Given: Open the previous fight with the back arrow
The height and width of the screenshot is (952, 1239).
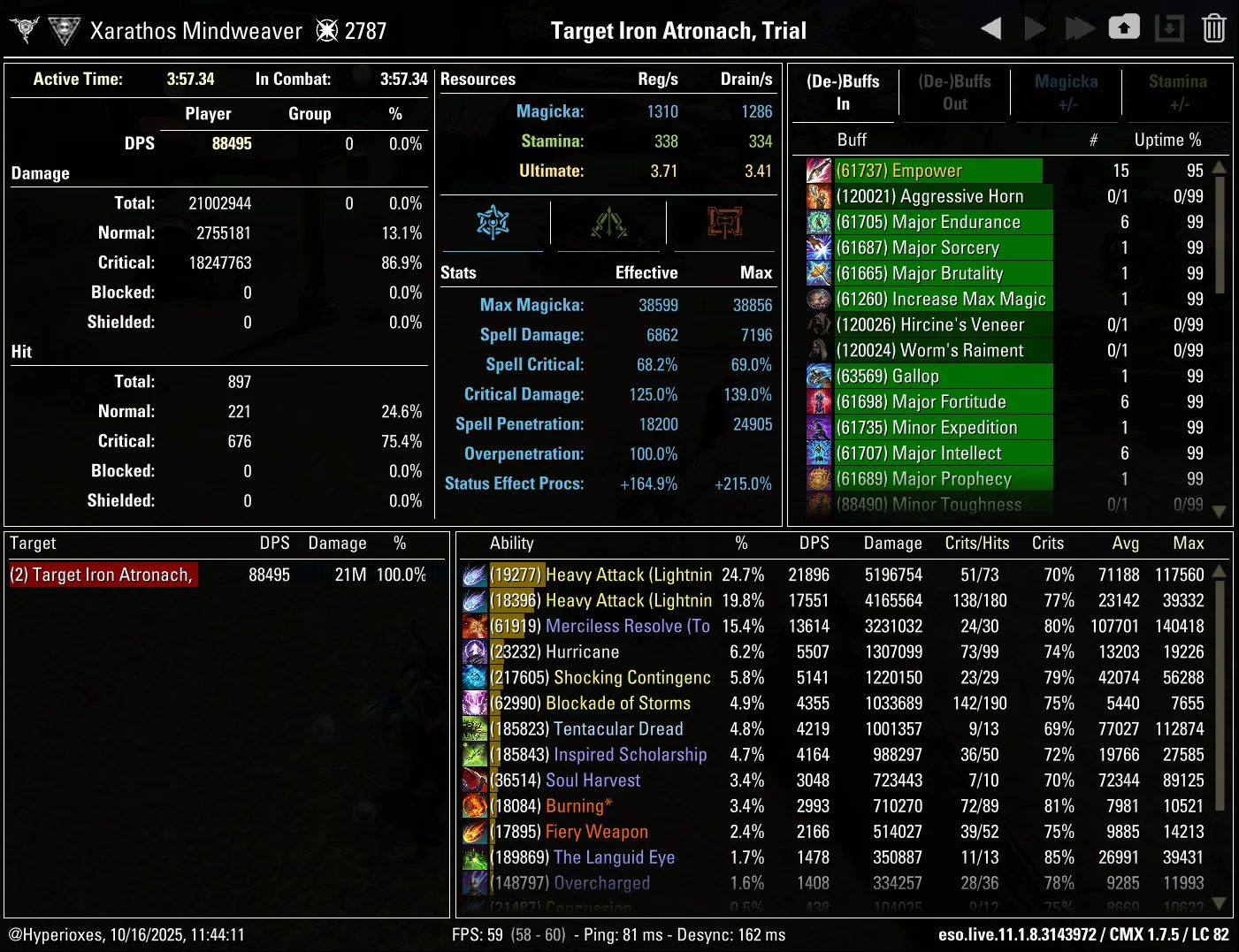Looking at the screenshot, I should tap(990, 27).
